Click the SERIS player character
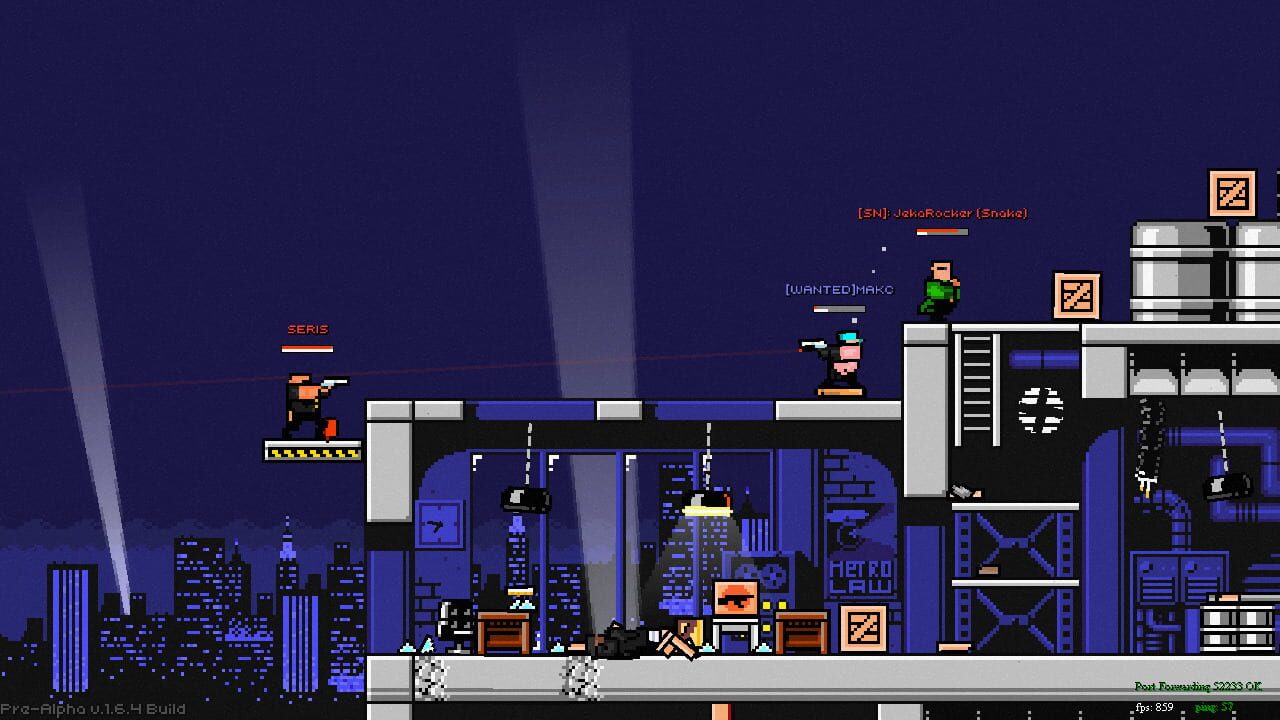 click(305, 400)
